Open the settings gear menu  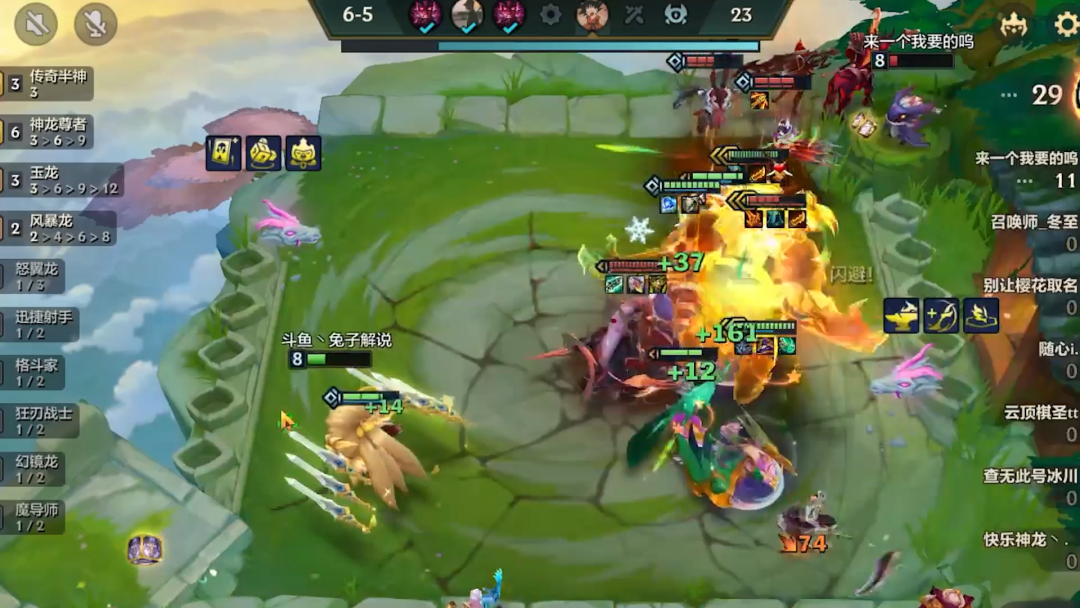(x=1066, y=24)
